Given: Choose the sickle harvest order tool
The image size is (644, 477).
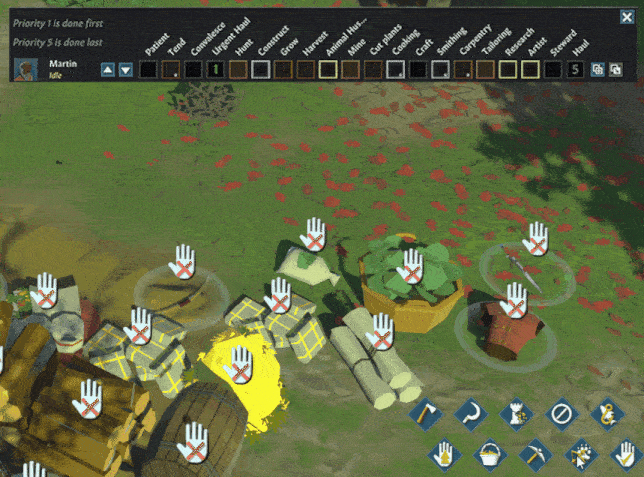Looking at the screenshot, I should (x=469, y=412).
